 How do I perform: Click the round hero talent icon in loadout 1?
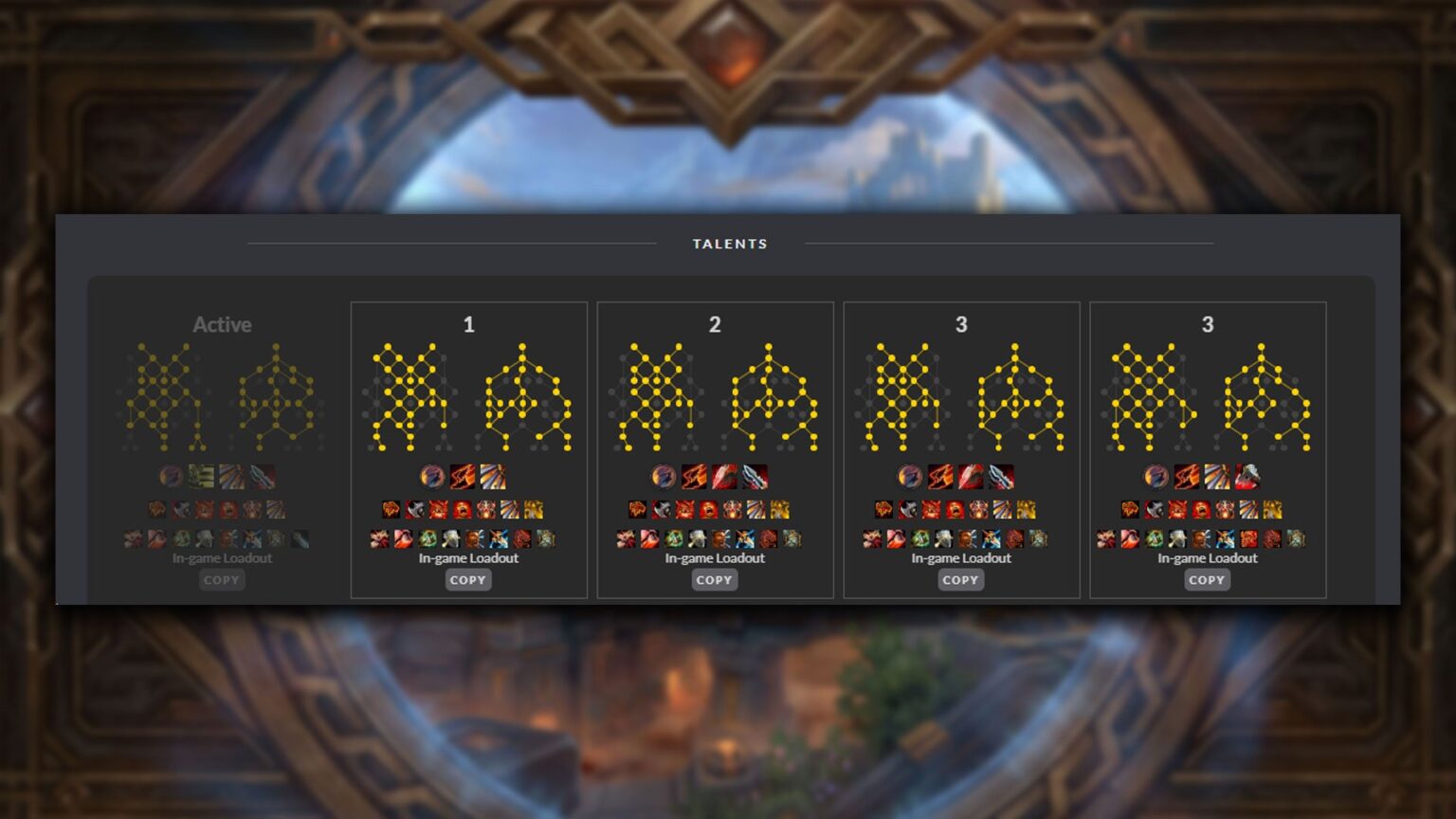[433, 476]
